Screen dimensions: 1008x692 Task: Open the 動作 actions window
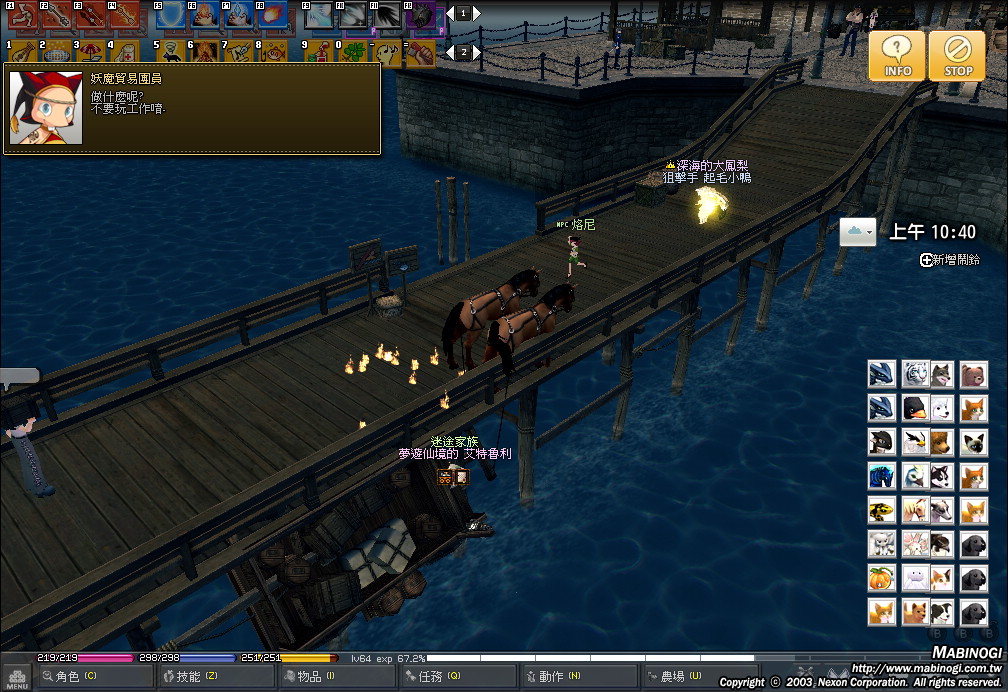click(558, 677)
